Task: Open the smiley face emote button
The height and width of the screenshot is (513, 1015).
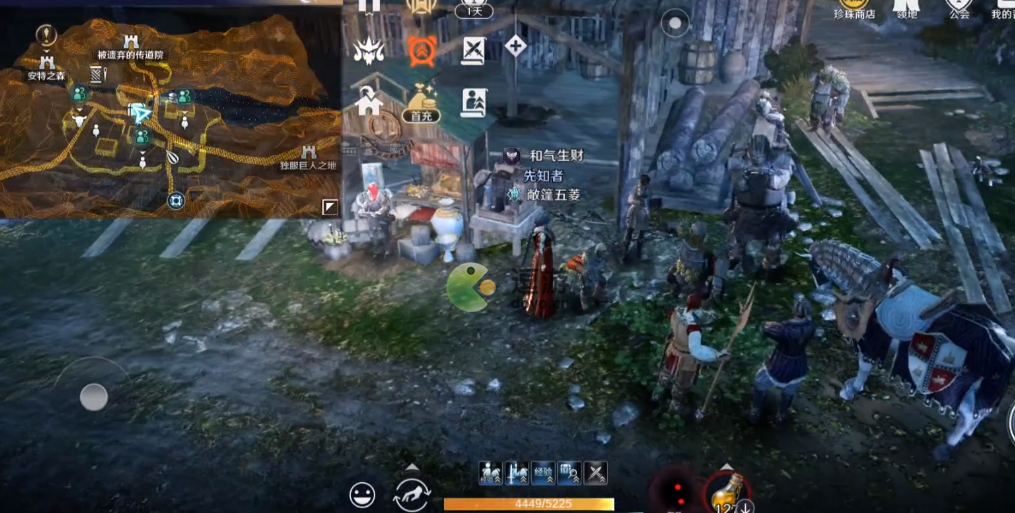Action: pos(362,493)
